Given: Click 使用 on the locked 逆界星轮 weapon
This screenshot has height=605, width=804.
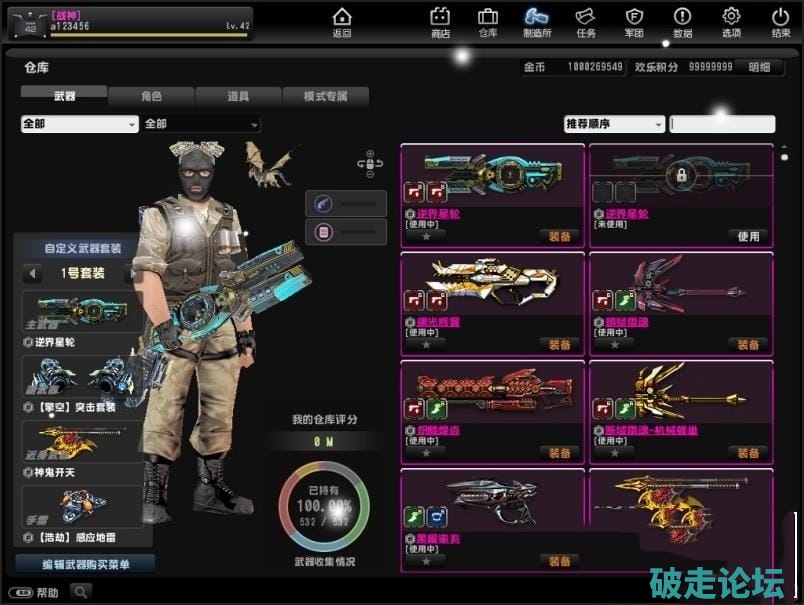Looking at the screenshot, I should click(x=748, y=237).
